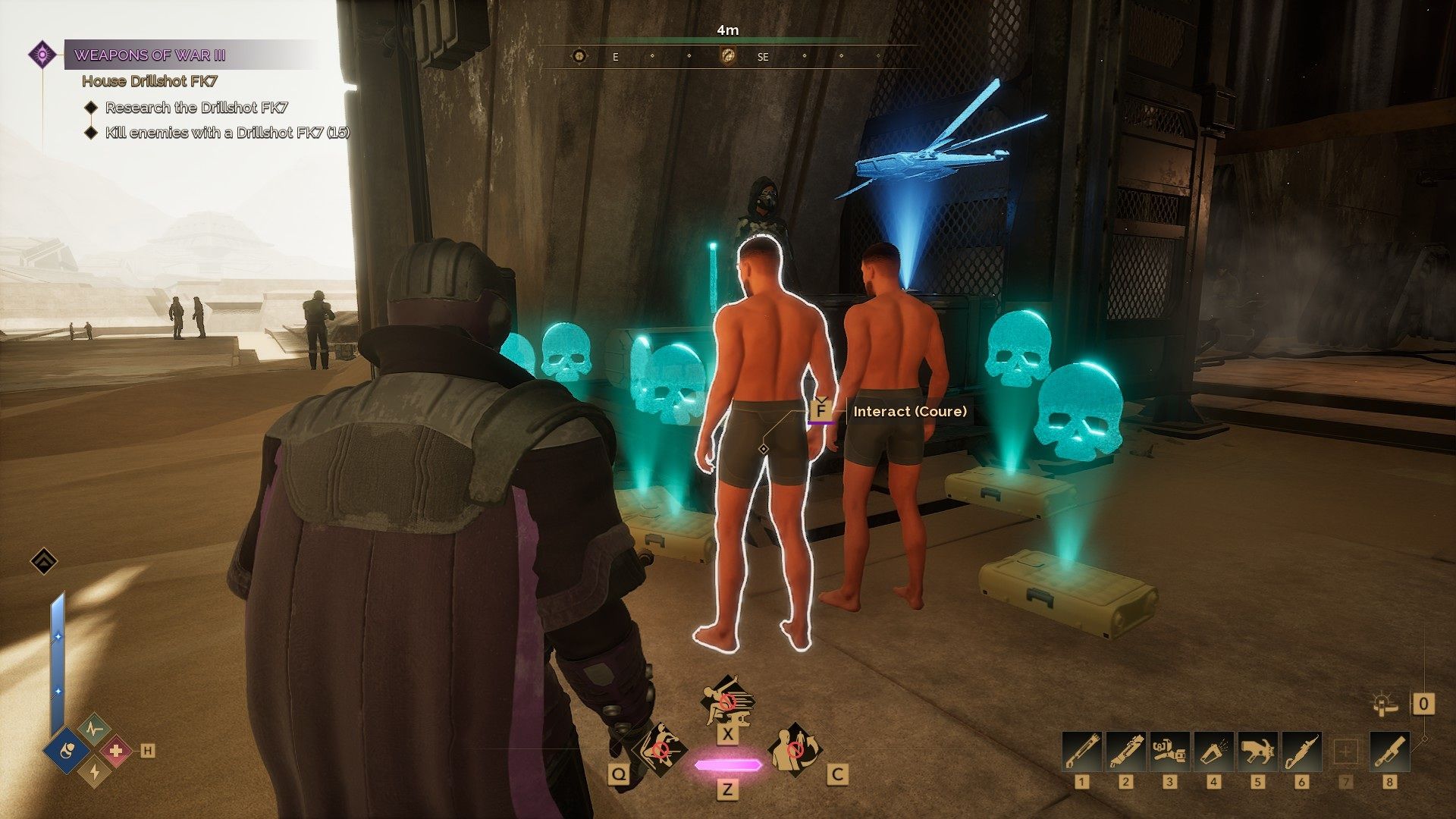The width and height of the screenshot is (1456, 819).
Task: Click the green heartbeat status icon
Action: pos(94,730)
